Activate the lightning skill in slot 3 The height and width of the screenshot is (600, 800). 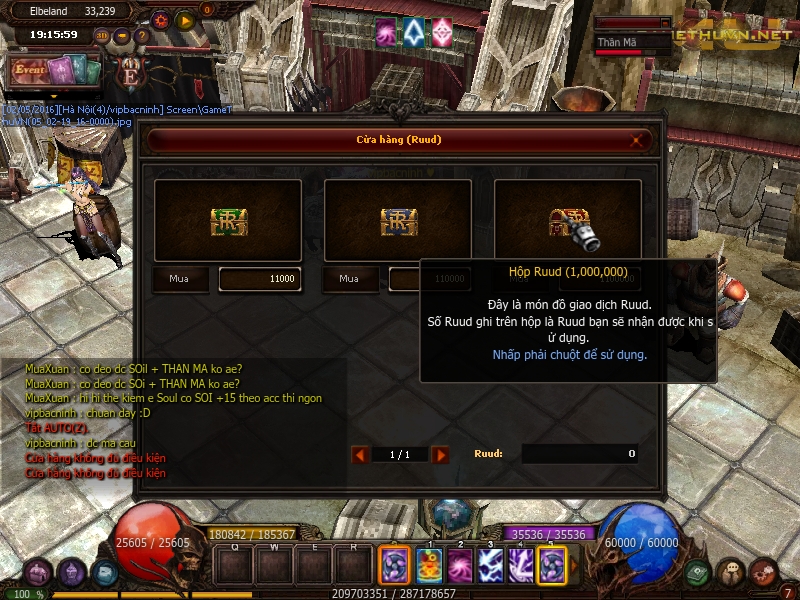tap(491, 566)
